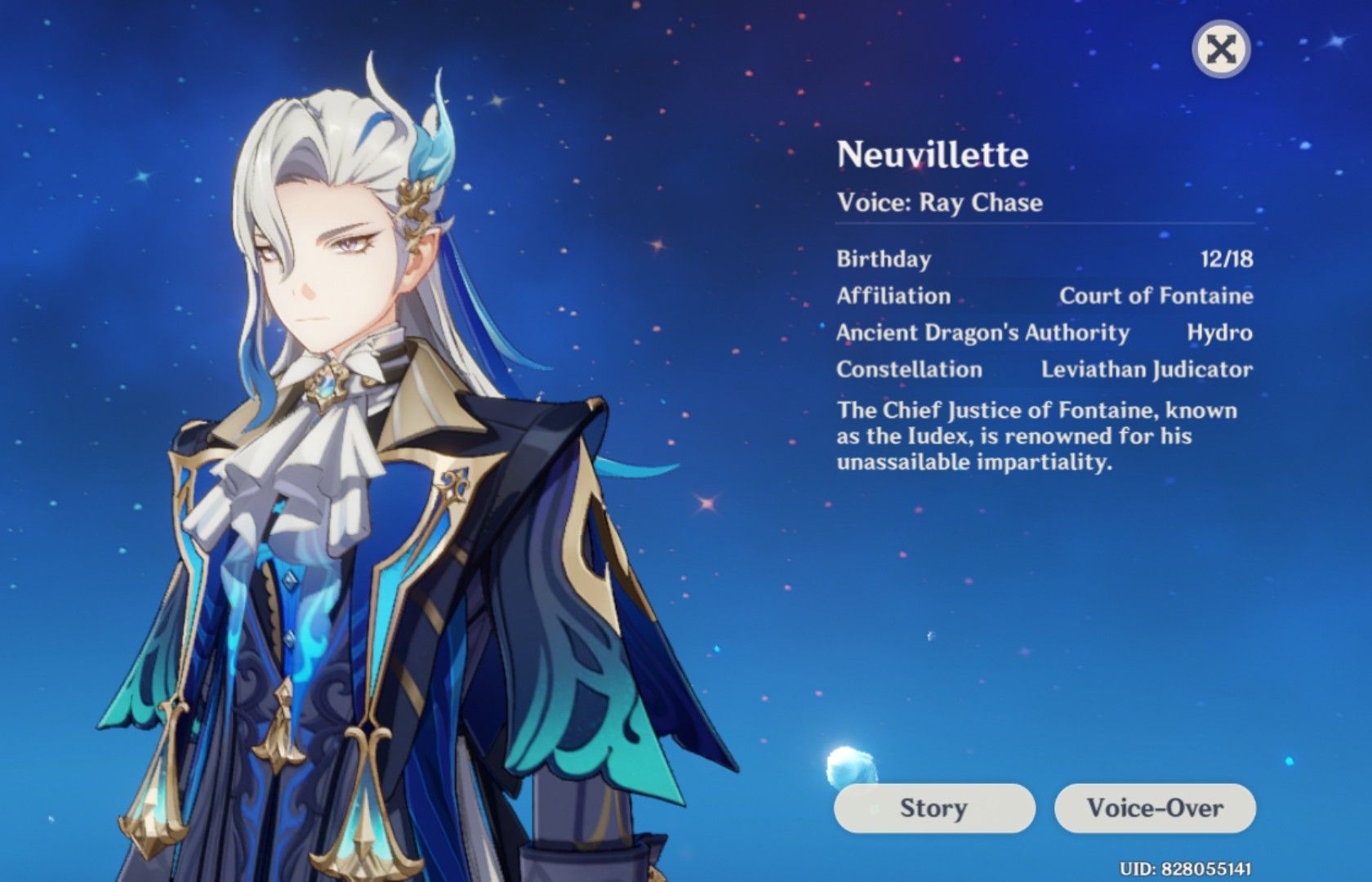Click the Court of Fontaine affiliation entry
The image size is (1372, 882).
(x=1155, y=296)
